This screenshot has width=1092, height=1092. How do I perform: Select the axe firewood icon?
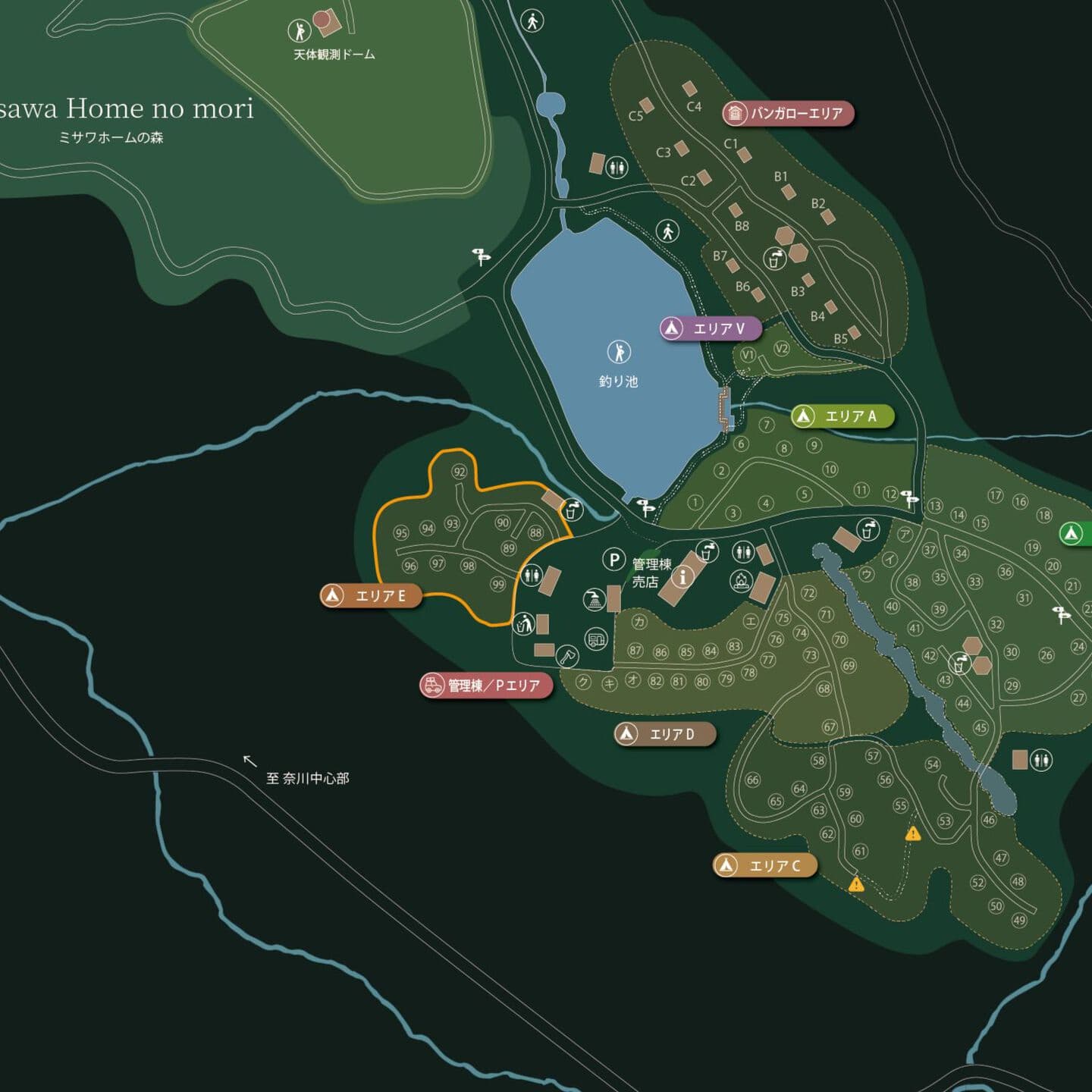[x=567, y=656]
